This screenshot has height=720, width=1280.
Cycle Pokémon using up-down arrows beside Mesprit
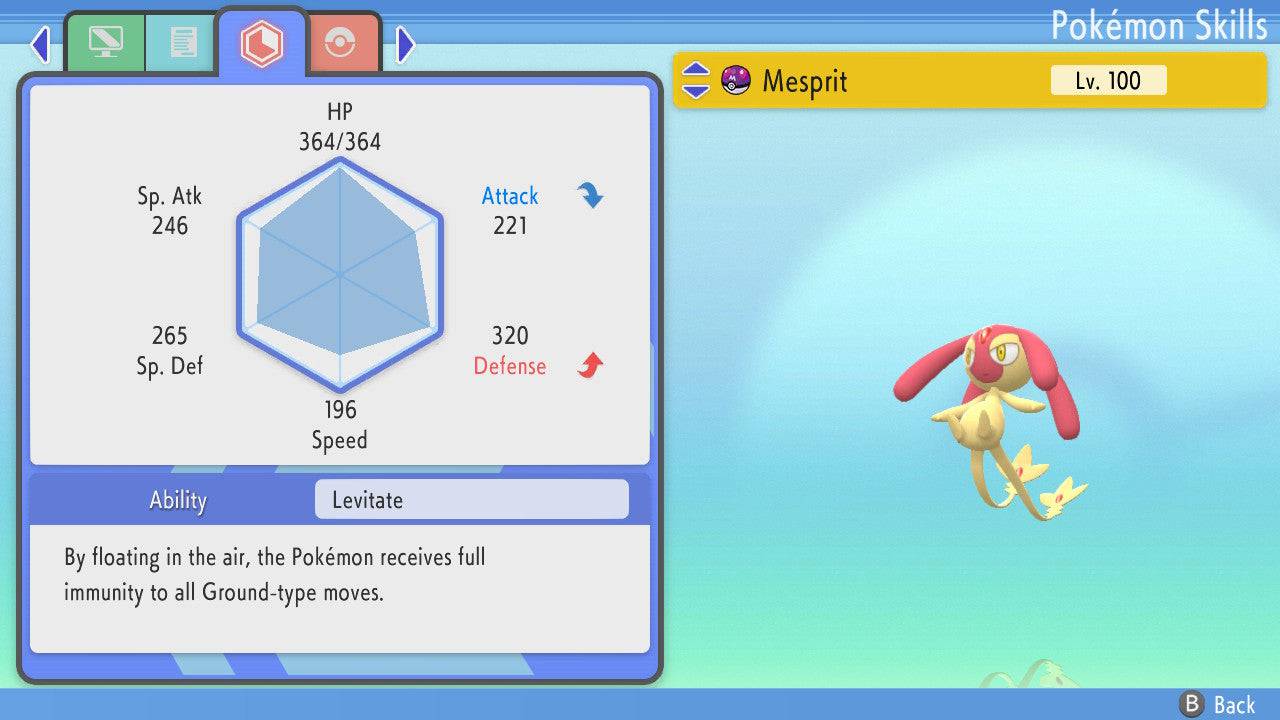696,81
